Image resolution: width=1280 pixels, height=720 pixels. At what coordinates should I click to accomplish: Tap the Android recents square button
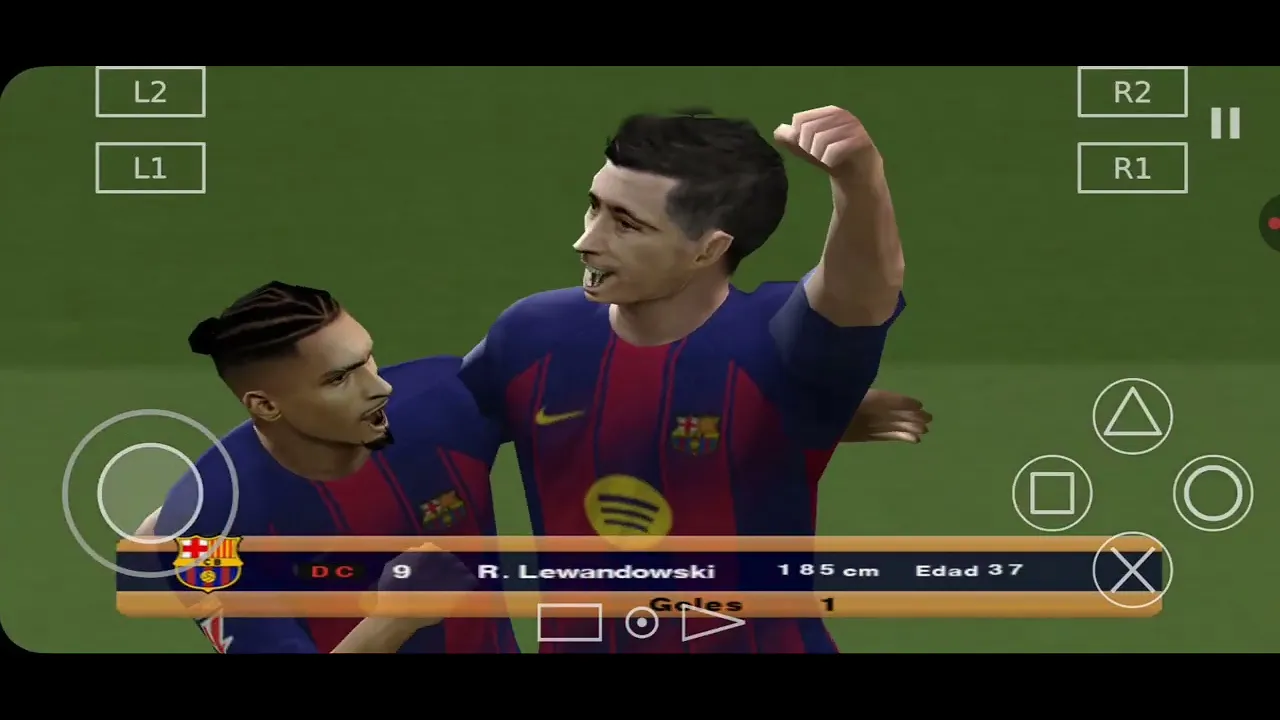point(570,623)
